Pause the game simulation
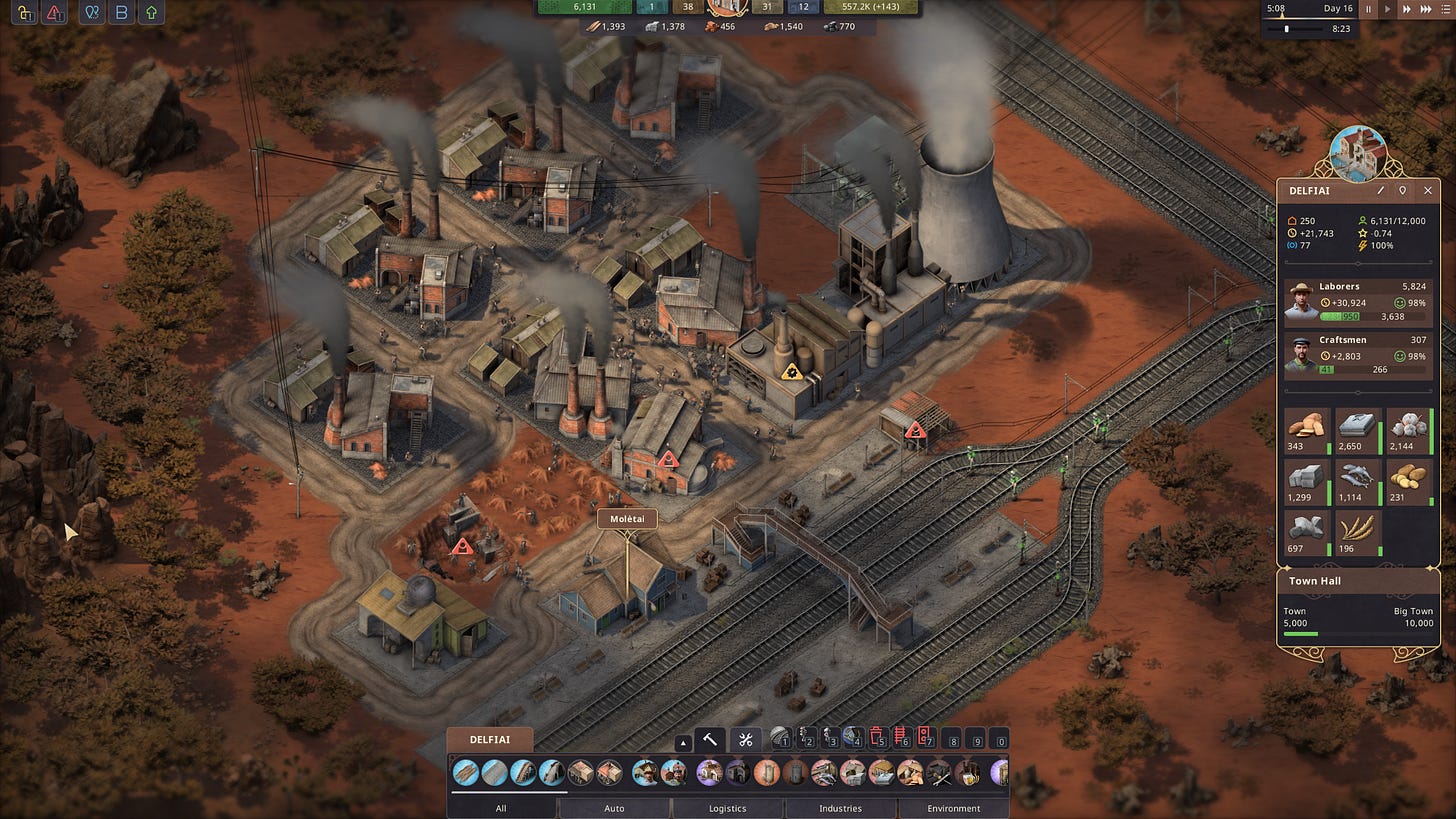The height and width of the screenshot is (819, 1456). (1369, 9)
